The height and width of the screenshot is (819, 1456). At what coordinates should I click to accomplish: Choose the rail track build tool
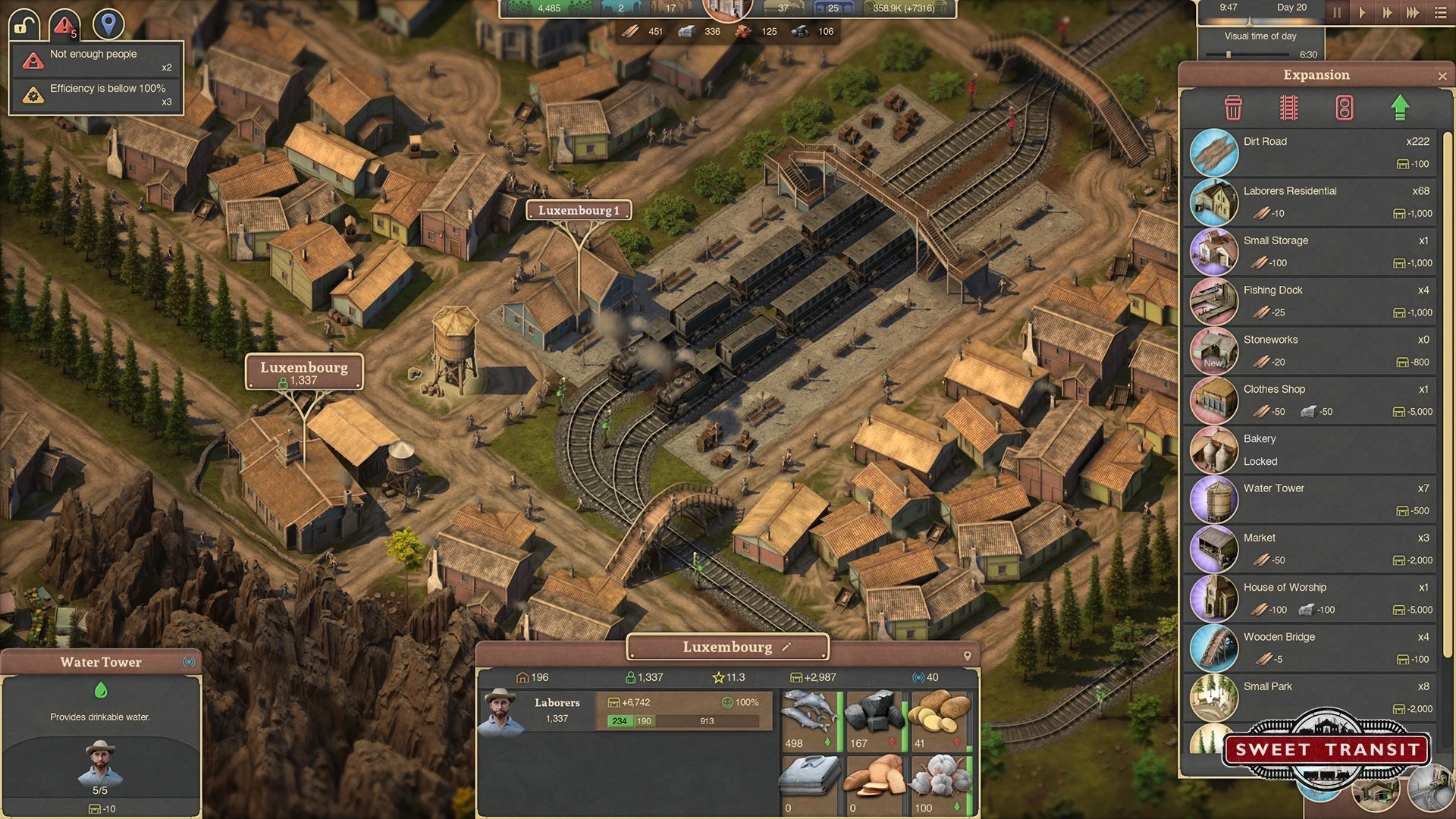[x=1288, y=108]
